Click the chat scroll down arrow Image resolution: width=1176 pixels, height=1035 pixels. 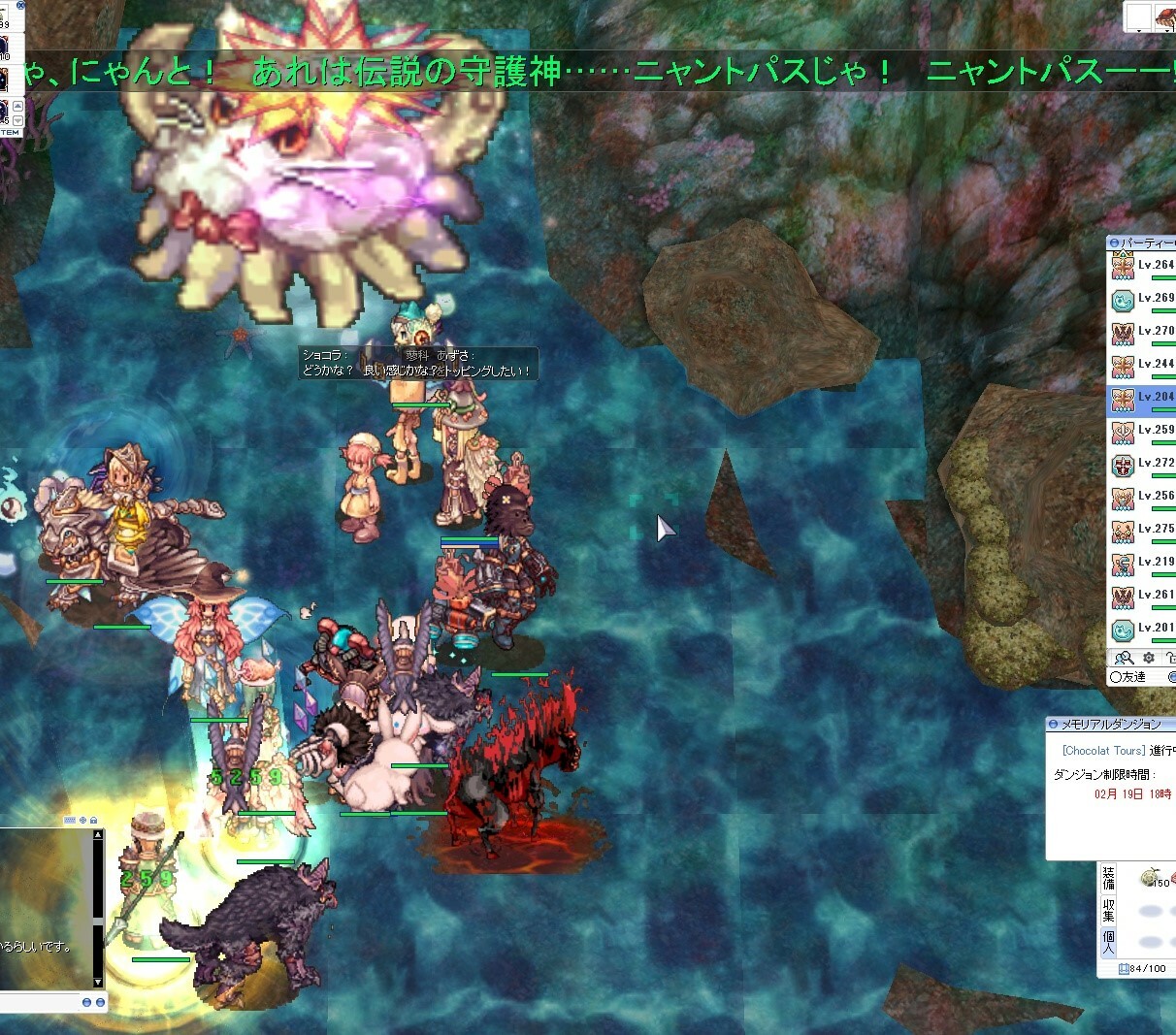(97, 982)
